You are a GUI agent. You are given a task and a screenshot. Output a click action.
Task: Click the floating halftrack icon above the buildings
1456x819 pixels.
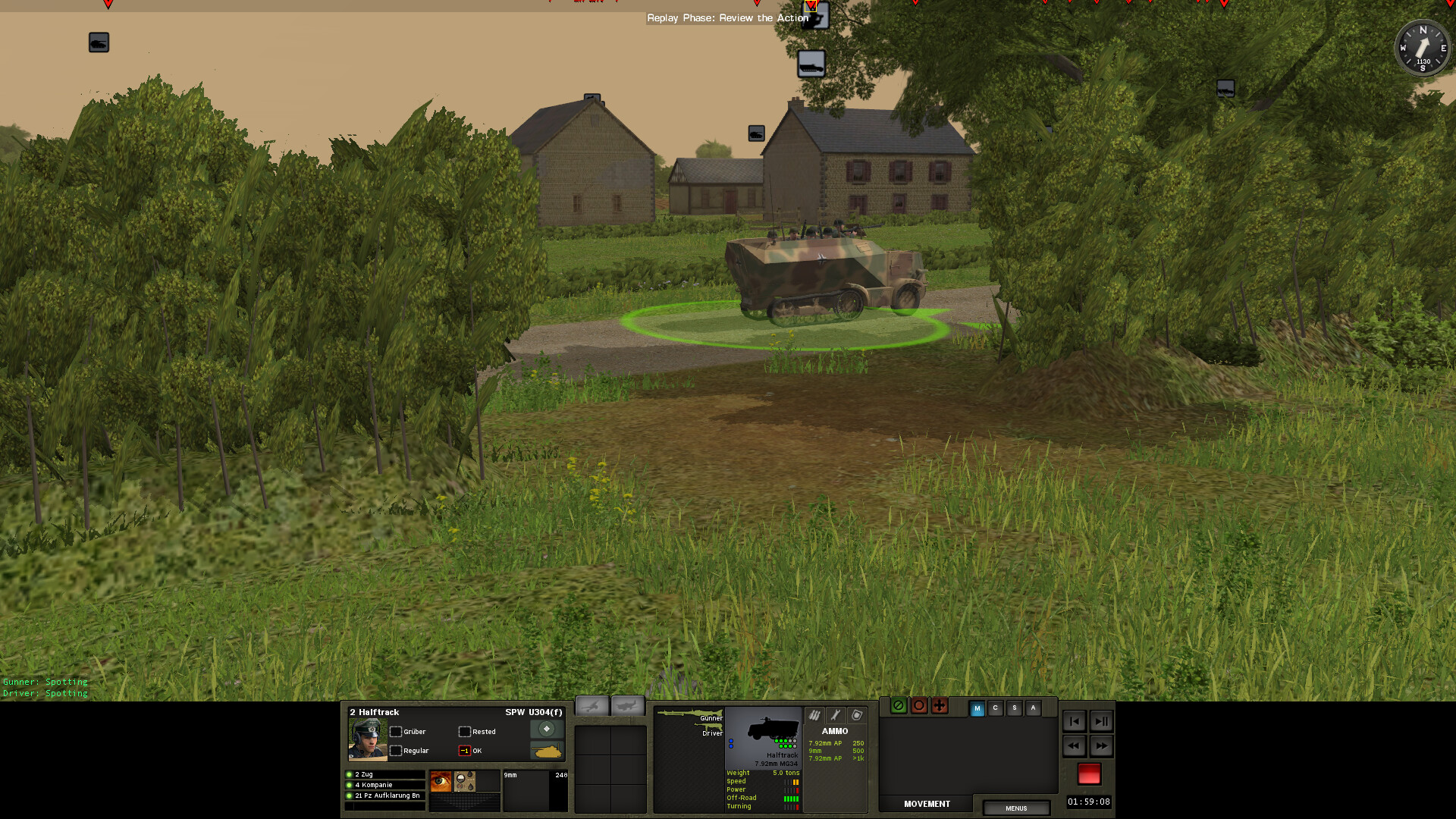pyautogui.click(x=811, y=65)
